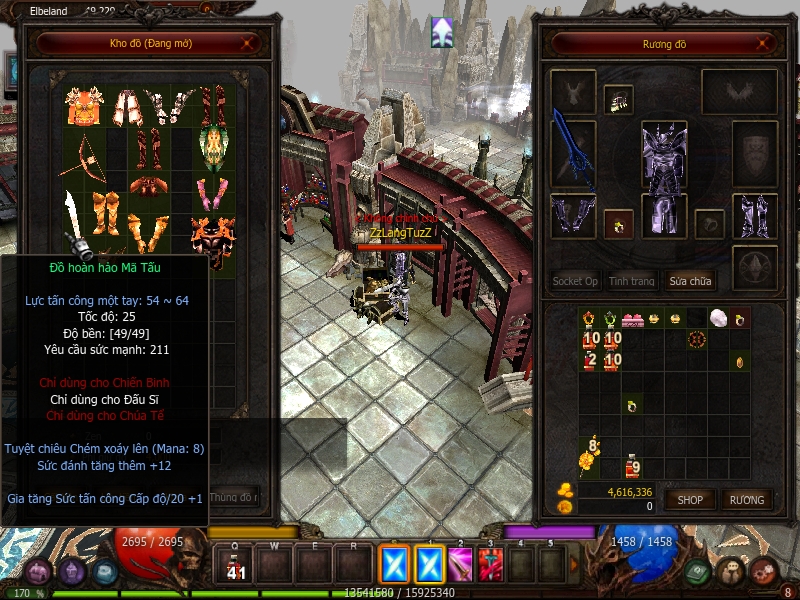The image size is (800, 600).
Task: Click the equipped purple pants slot
Action: [664, 217]
